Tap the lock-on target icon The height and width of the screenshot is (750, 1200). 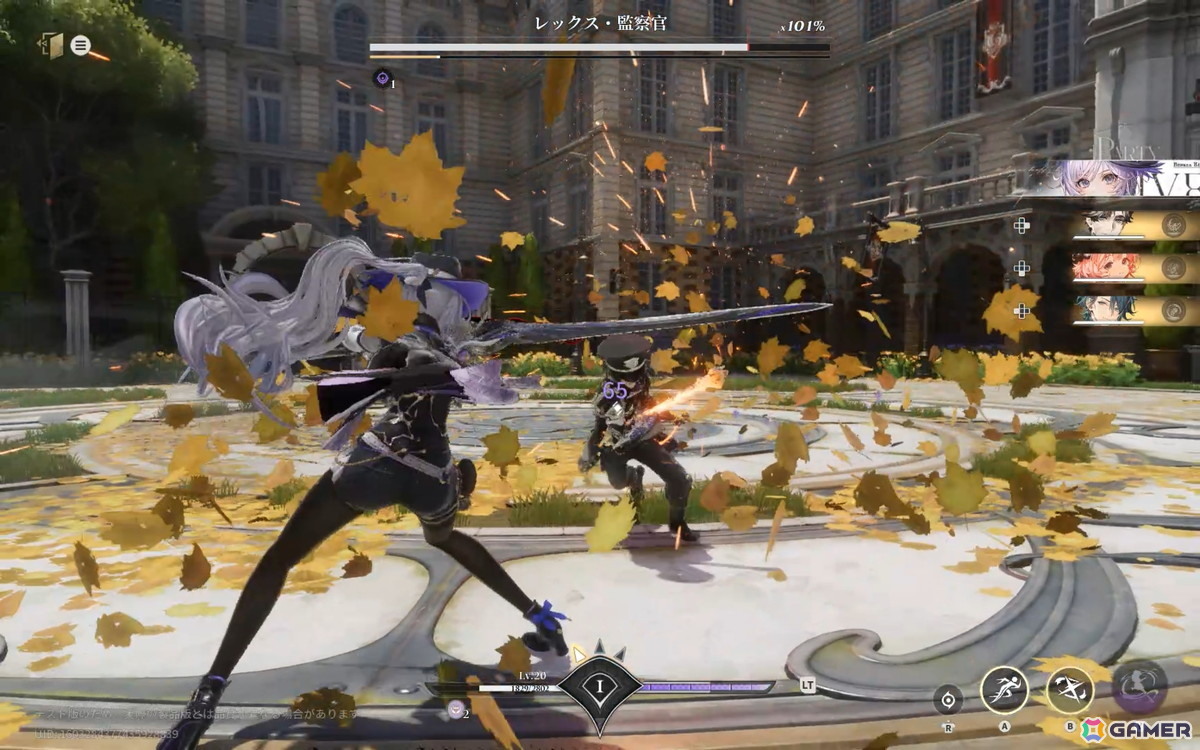pyautogui.click(x=948, y=698)
